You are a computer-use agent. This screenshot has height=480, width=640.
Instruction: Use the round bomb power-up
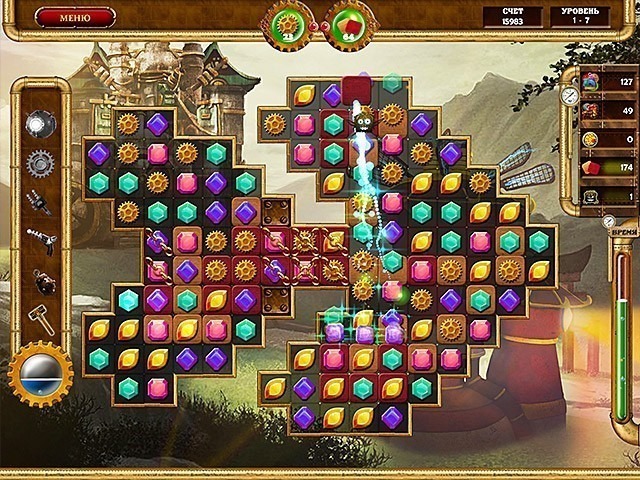(x=40, y=279)
